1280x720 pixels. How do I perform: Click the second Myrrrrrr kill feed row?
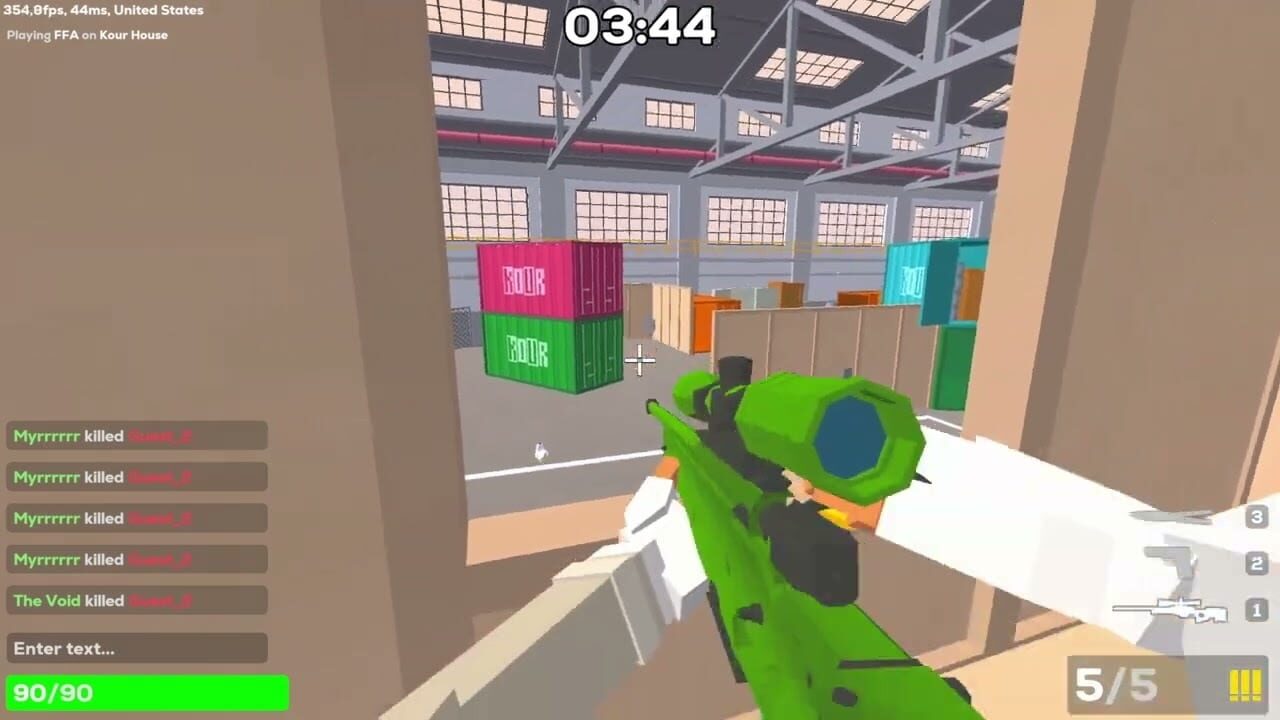coord(137,477)
